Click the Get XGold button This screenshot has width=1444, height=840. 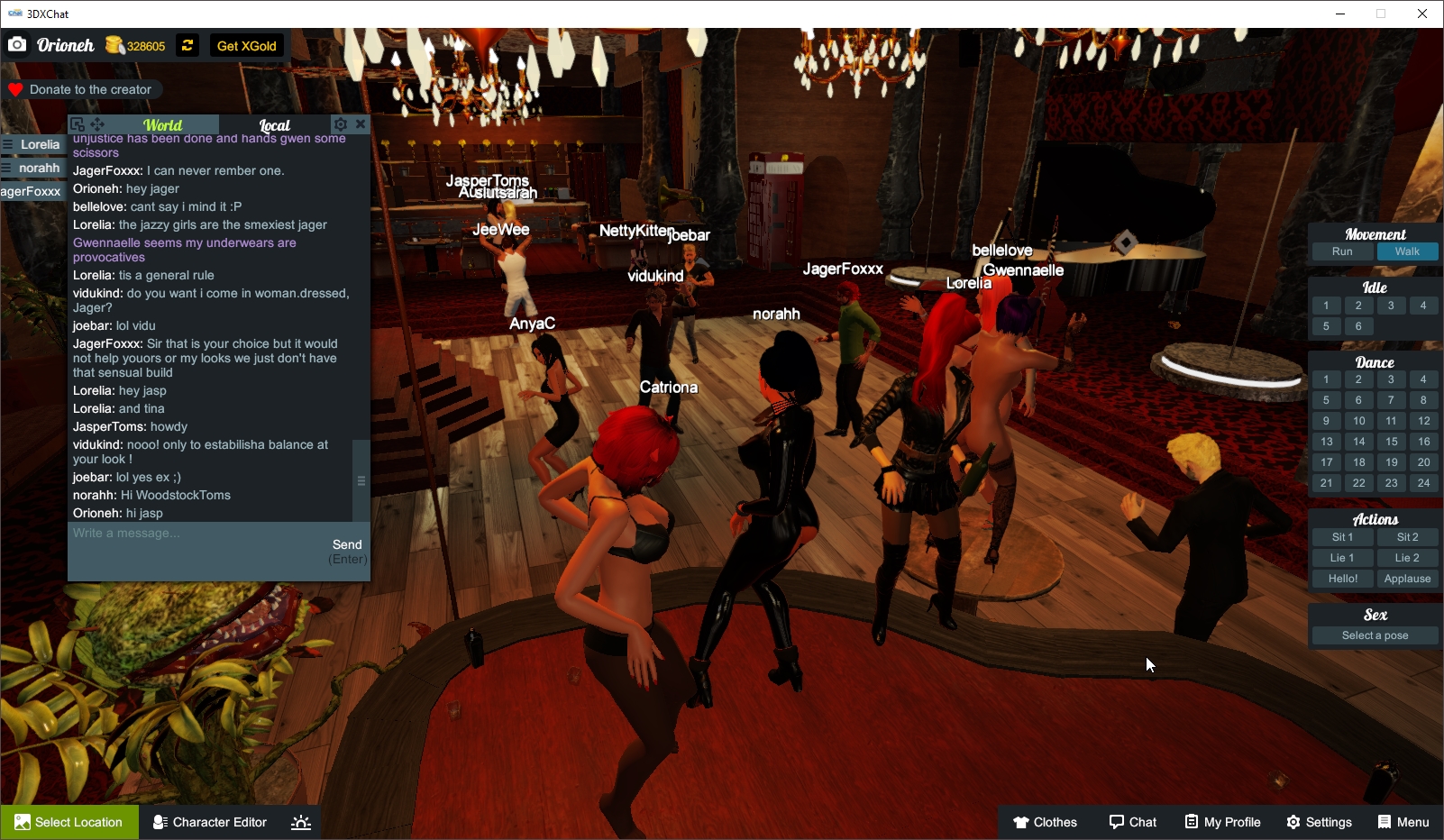pyautogui.click(x=246, y=45)
